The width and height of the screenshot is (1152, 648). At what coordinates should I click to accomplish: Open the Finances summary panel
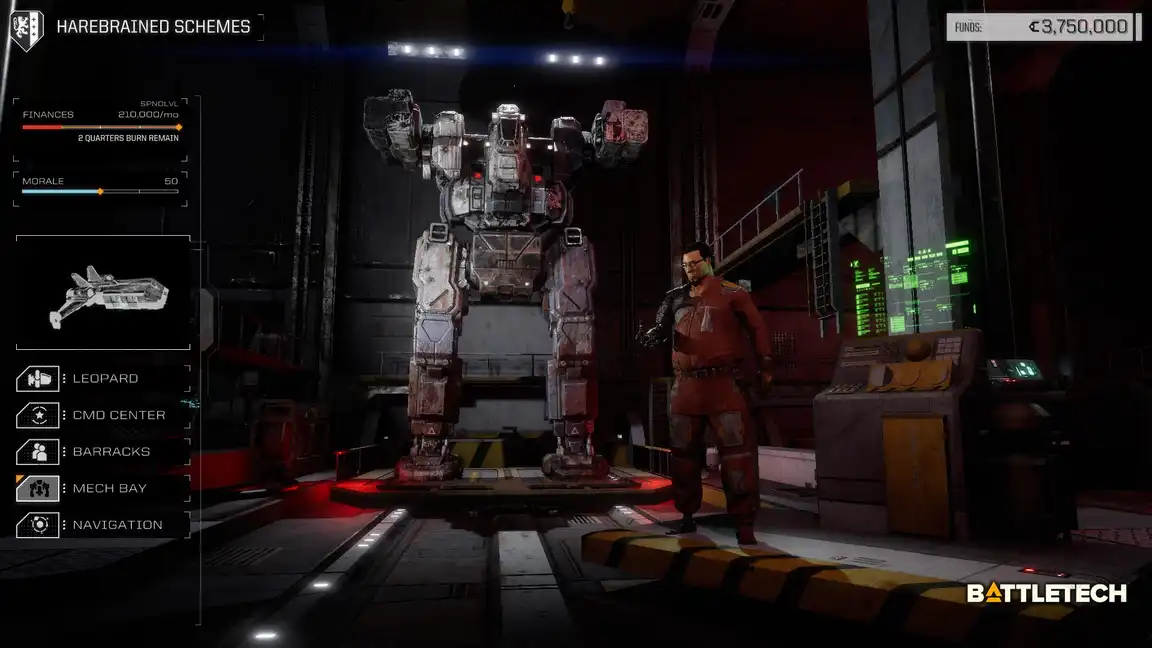[x=101, y=126]
